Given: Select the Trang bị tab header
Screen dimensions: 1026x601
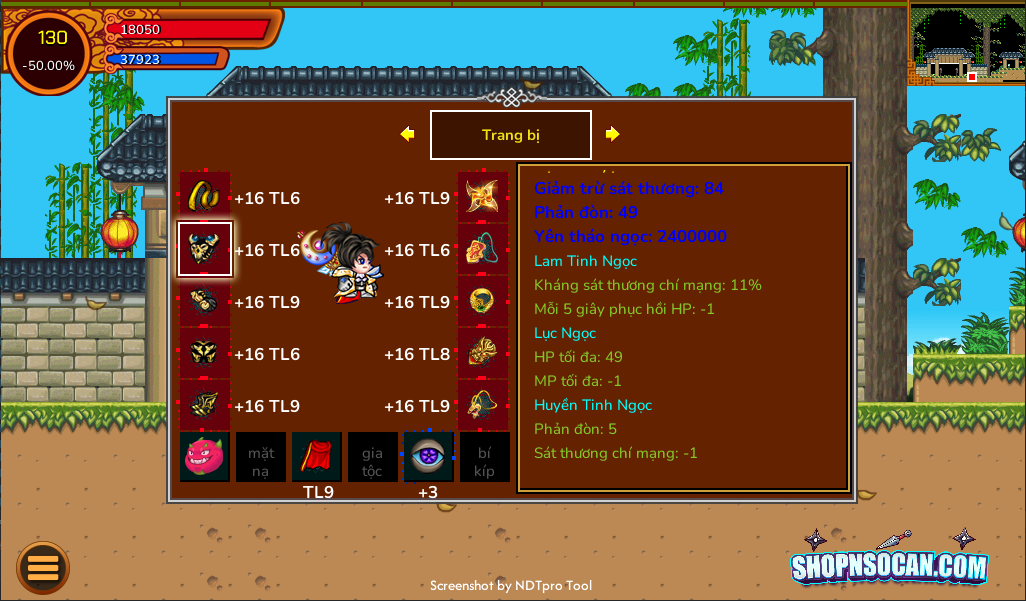Looking at the screenshot, I should tap(510, 135).
